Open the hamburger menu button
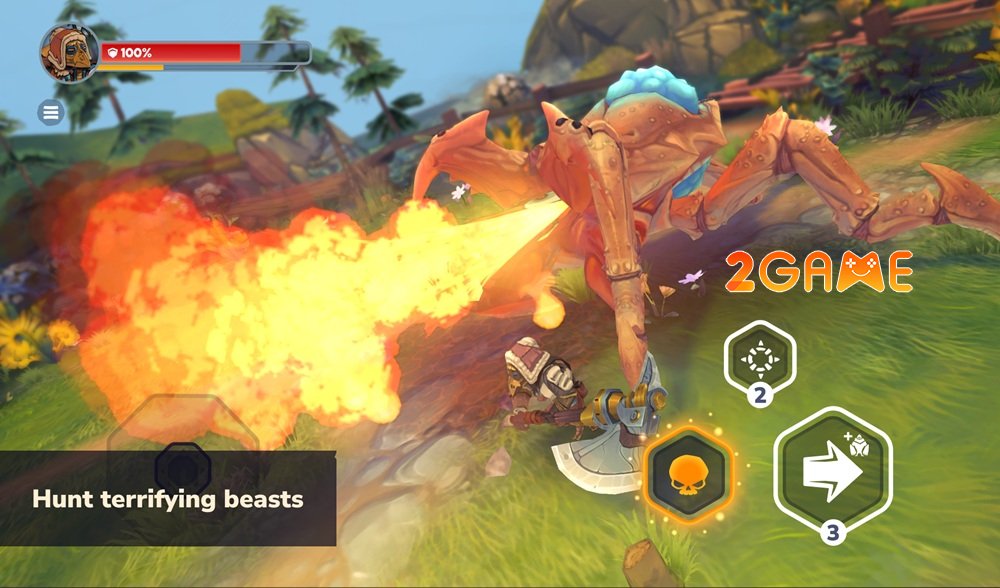This screenshot has height=588, width=1000. coord(51,113)
